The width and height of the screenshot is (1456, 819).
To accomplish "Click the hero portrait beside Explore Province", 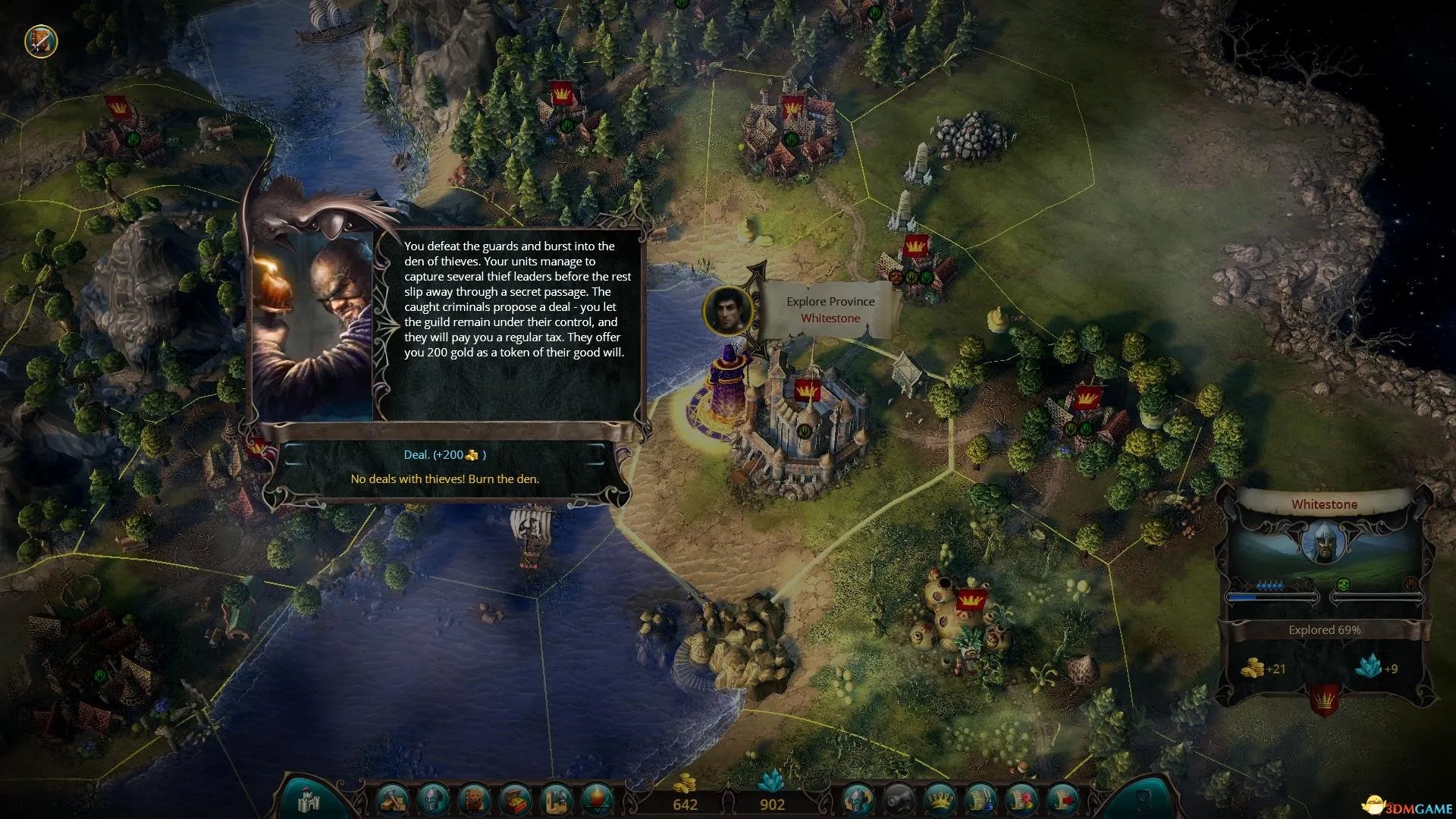I will pos(728,310).
